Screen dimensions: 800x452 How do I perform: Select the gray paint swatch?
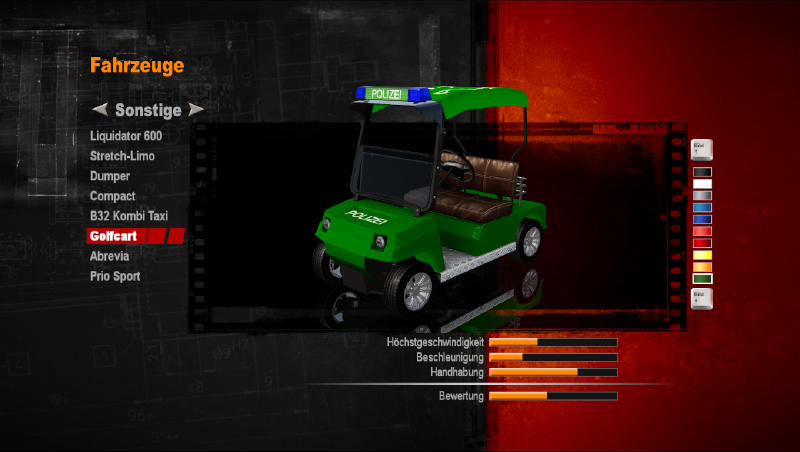[x=702, y=196]
